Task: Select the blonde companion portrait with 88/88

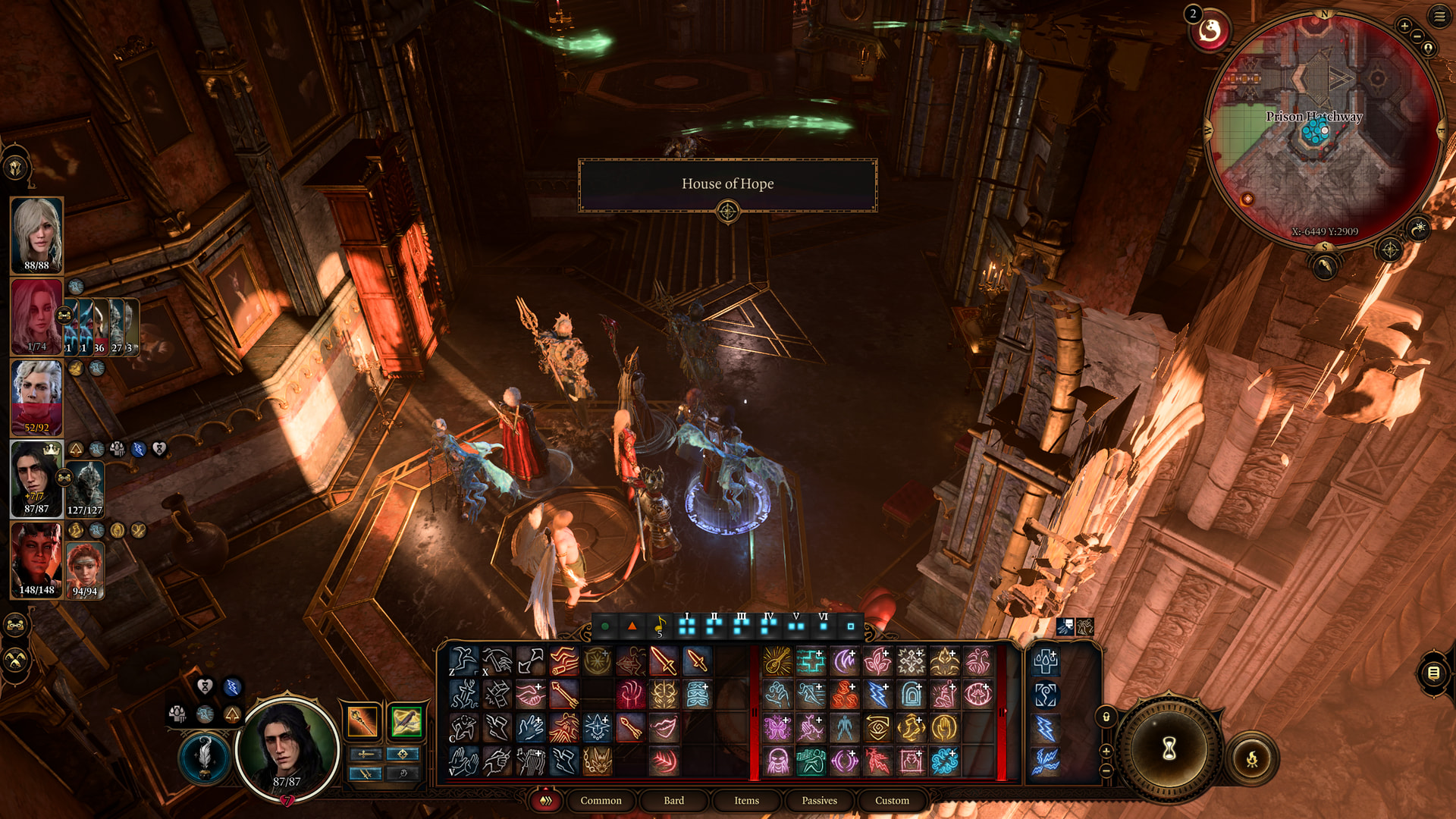Action: tap(36, 234)
